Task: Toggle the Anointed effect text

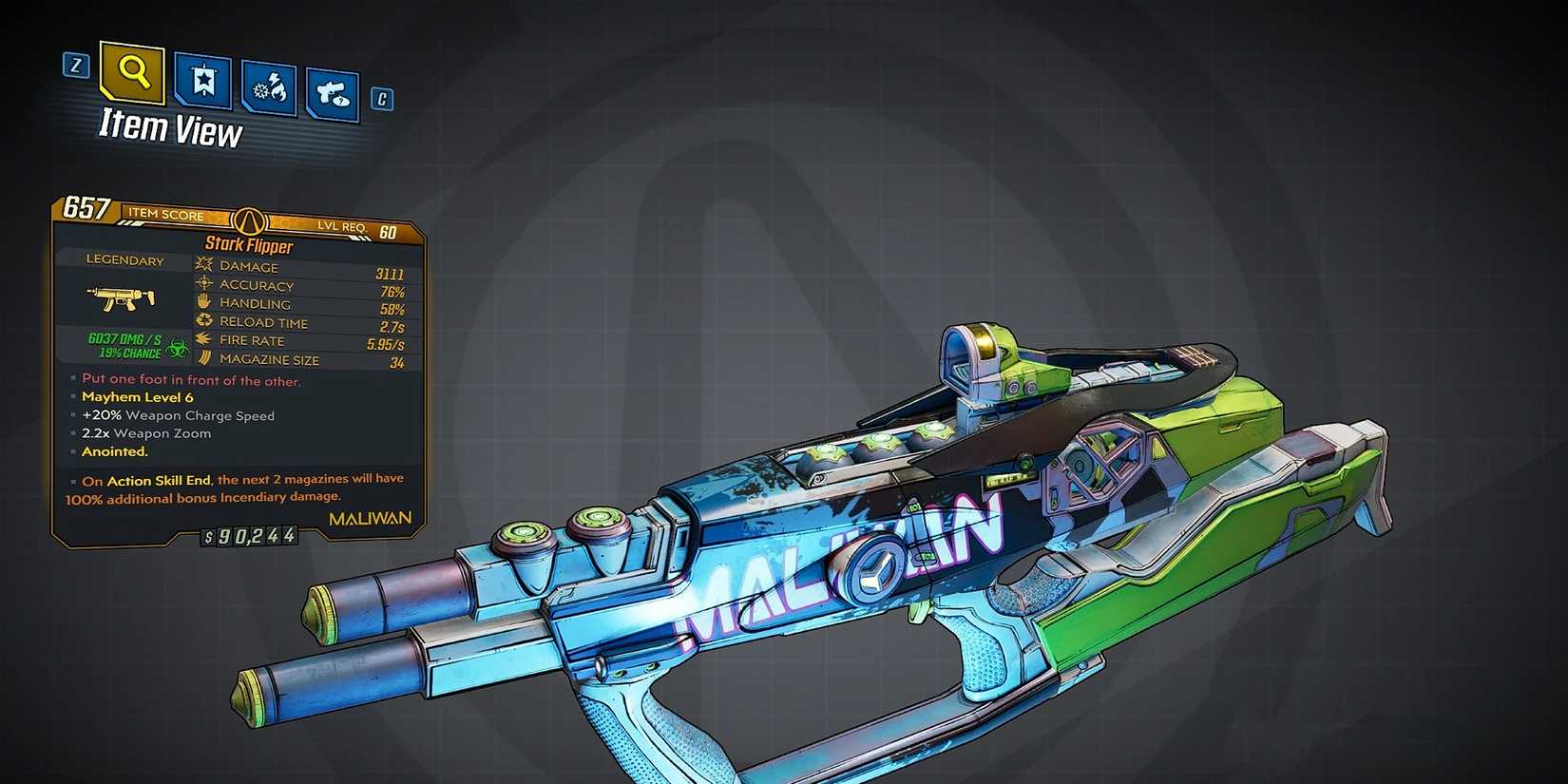Action: tap(114, 451)
